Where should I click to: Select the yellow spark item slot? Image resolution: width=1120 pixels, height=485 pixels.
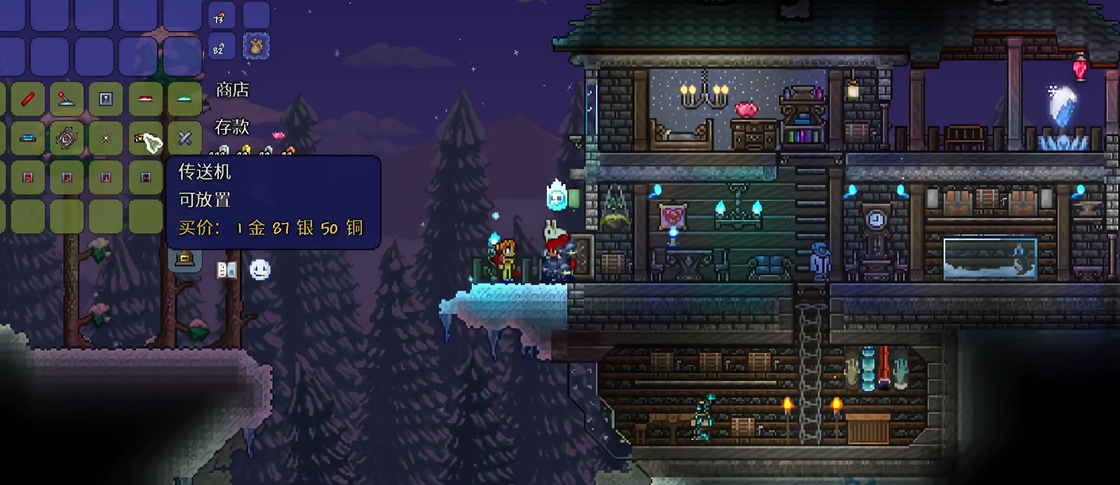pos(105,138)
